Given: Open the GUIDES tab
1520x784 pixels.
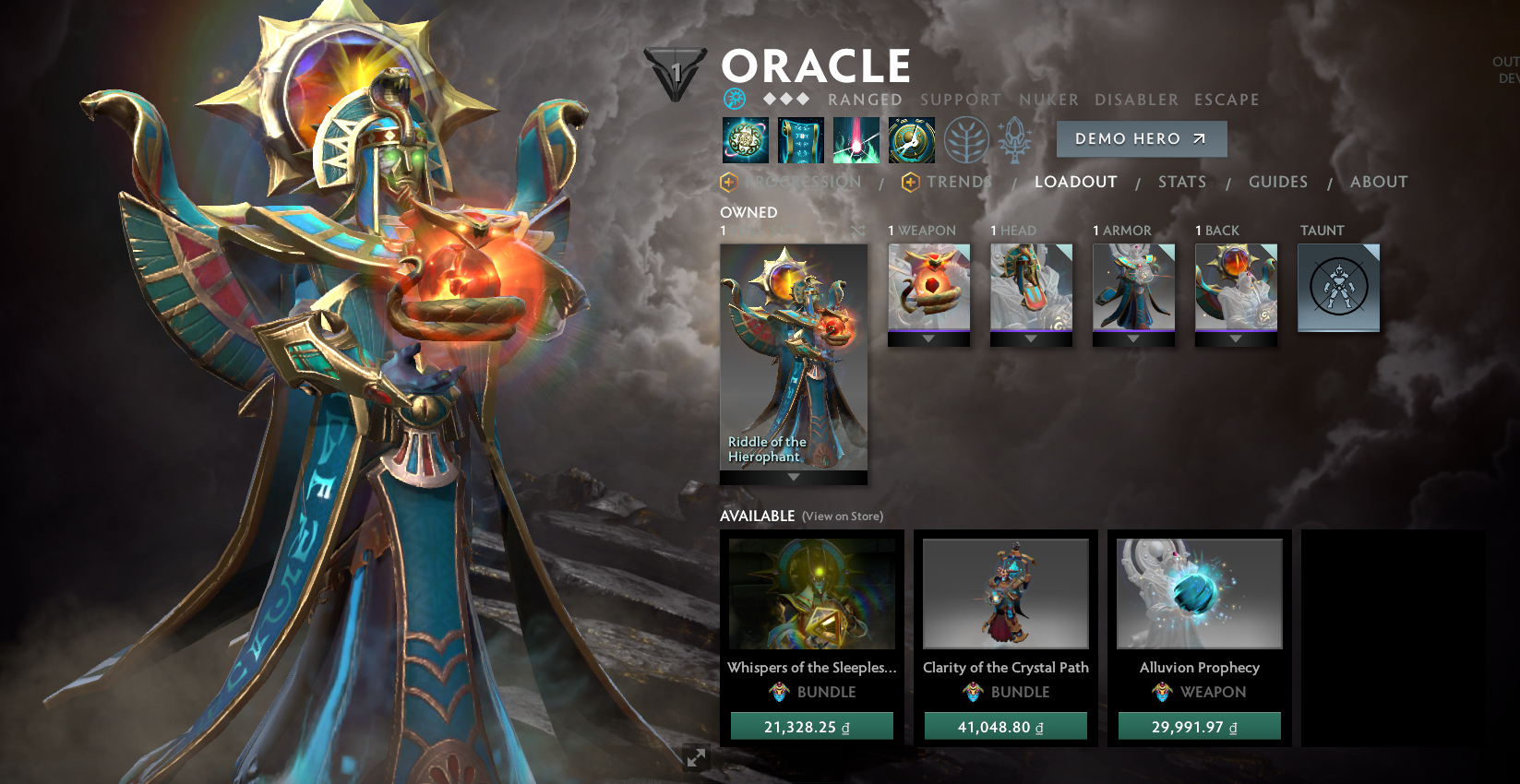Looking at the screenshot, I should click(x=1278, y=182).
